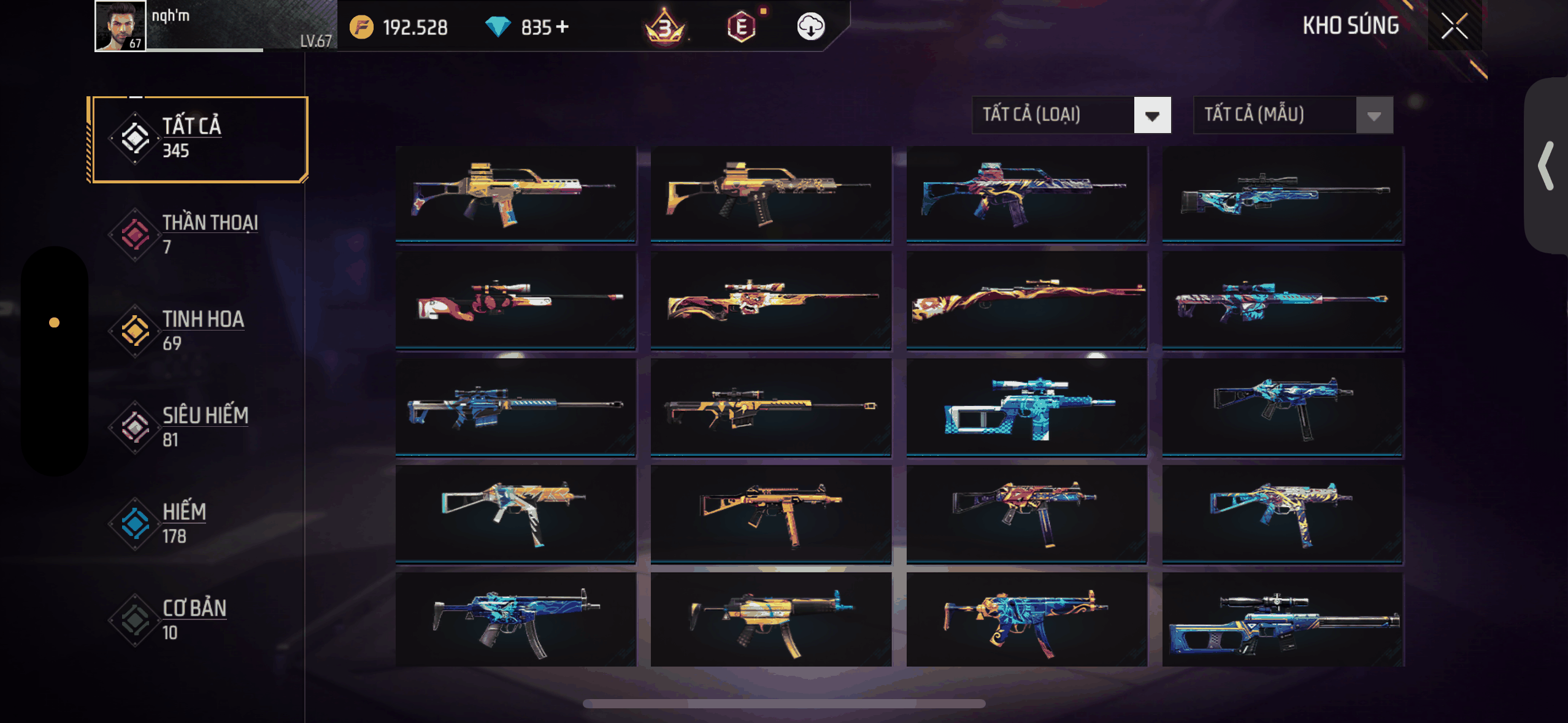This screenshot has width=1568, height=723.
Task: Switch to the Thần Thoại tab
Action: (199, 234)
